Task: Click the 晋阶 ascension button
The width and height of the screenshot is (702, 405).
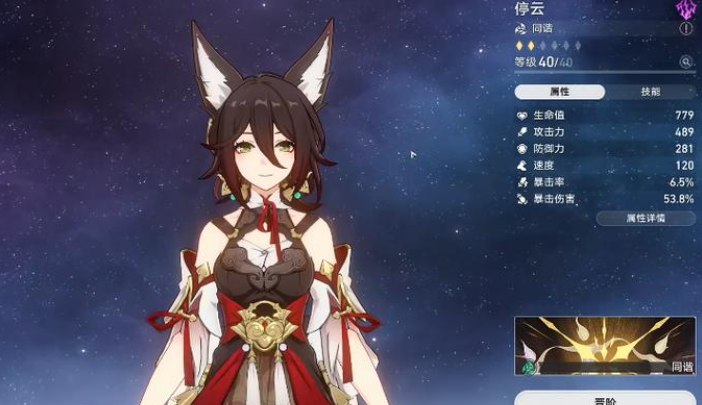Action: coord(605,399)
